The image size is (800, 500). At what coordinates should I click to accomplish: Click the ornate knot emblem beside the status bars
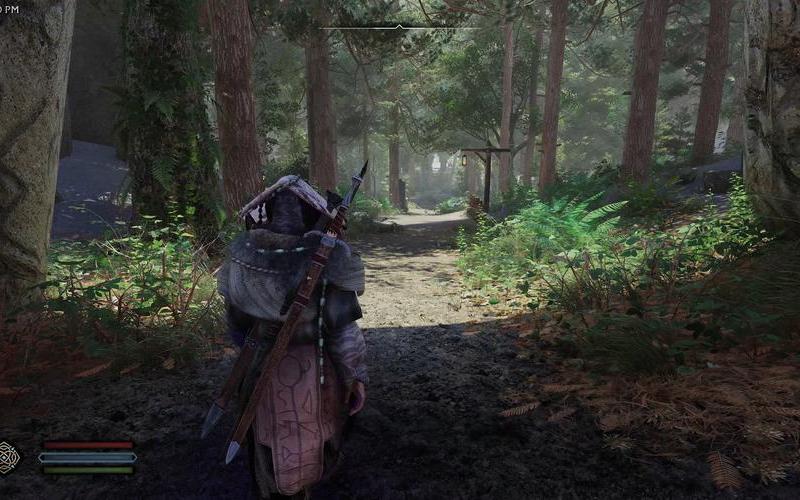click(x=9, y=457)
